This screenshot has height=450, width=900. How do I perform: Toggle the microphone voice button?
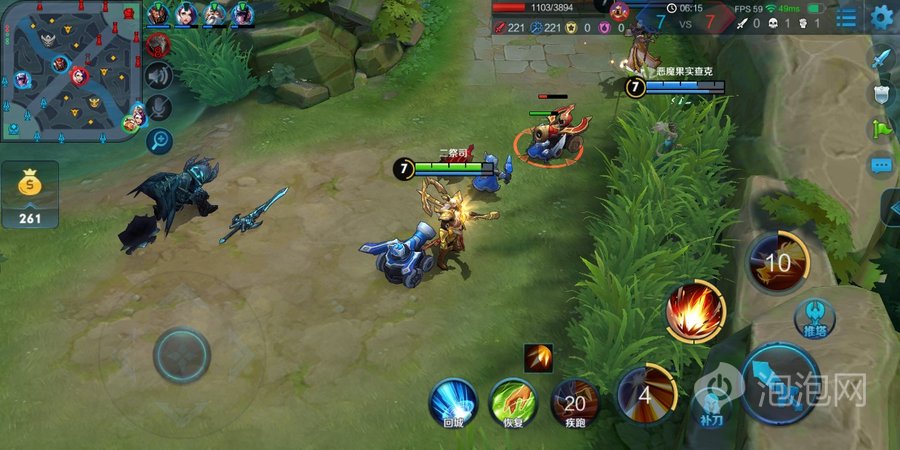pyautogui.click(x=159, y=107)
